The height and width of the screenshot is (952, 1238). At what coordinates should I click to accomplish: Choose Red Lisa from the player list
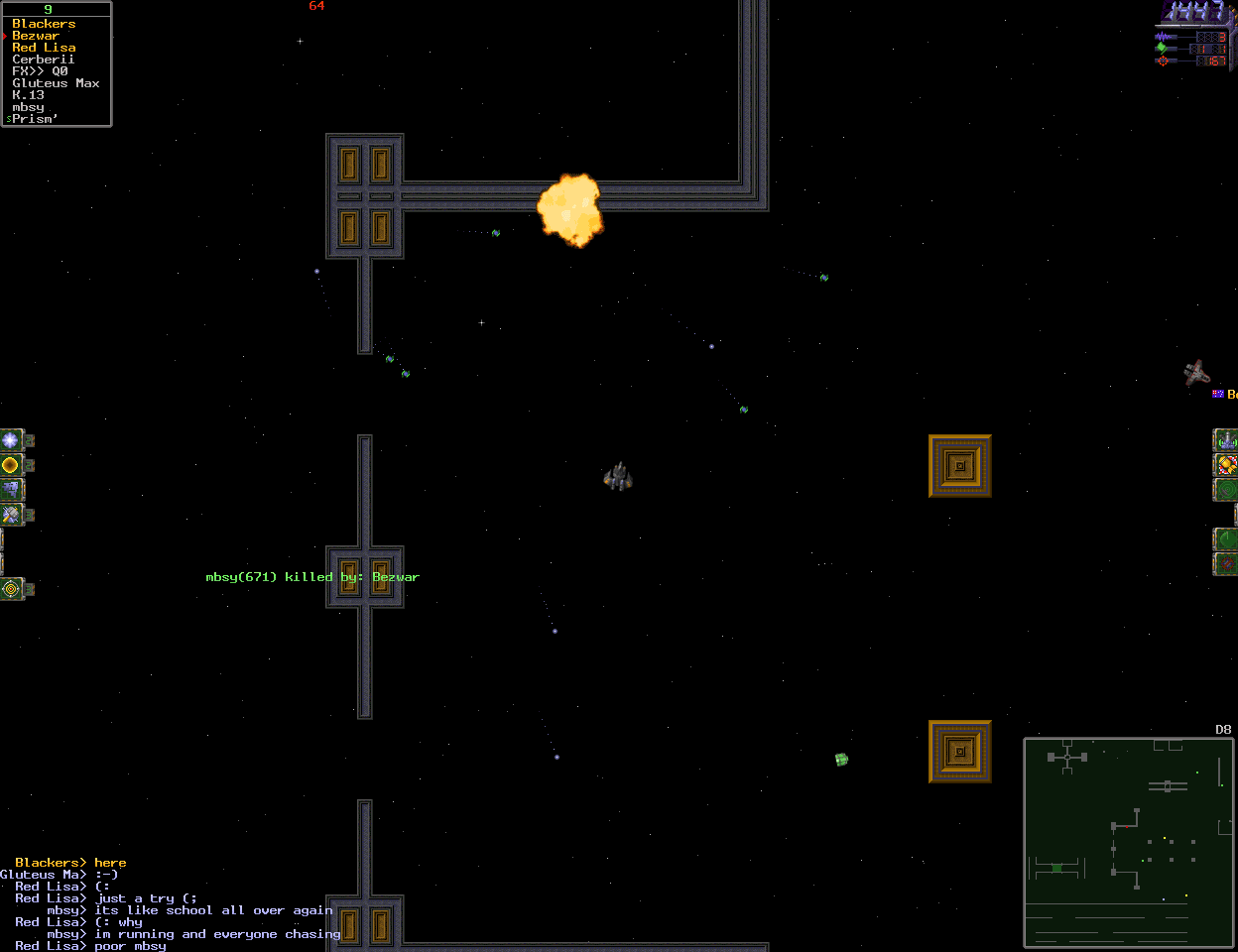tap(44, 48)
